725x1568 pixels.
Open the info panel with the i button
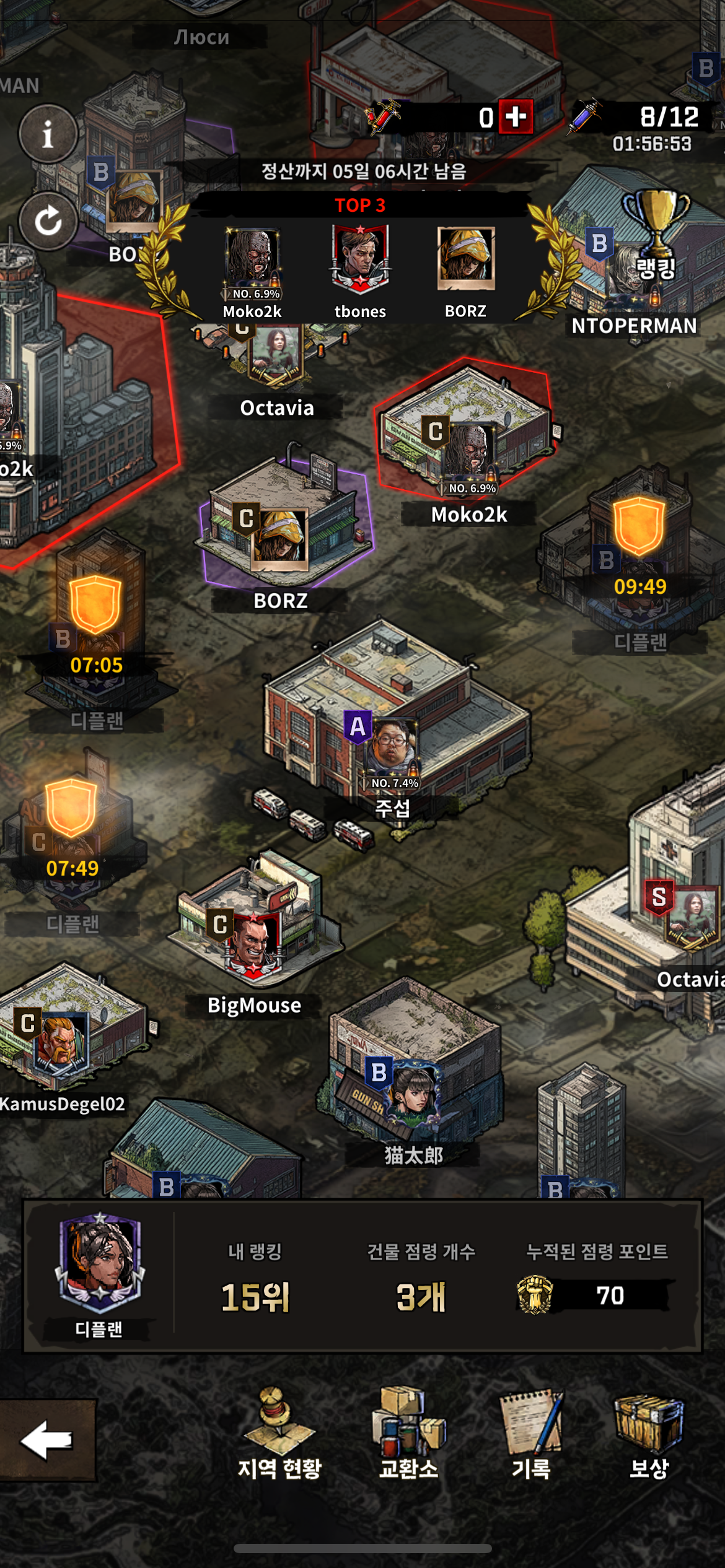click(48, 134)
